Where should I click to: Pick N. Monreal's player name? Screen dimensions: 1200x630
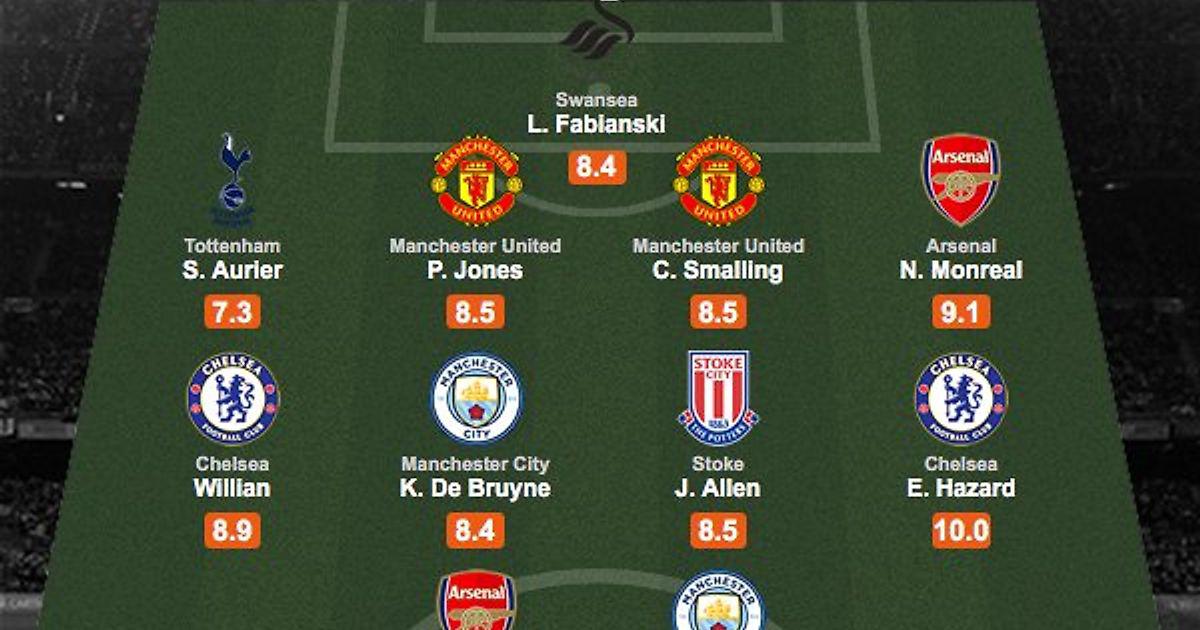pyautogui.click(x=960, y=270)
